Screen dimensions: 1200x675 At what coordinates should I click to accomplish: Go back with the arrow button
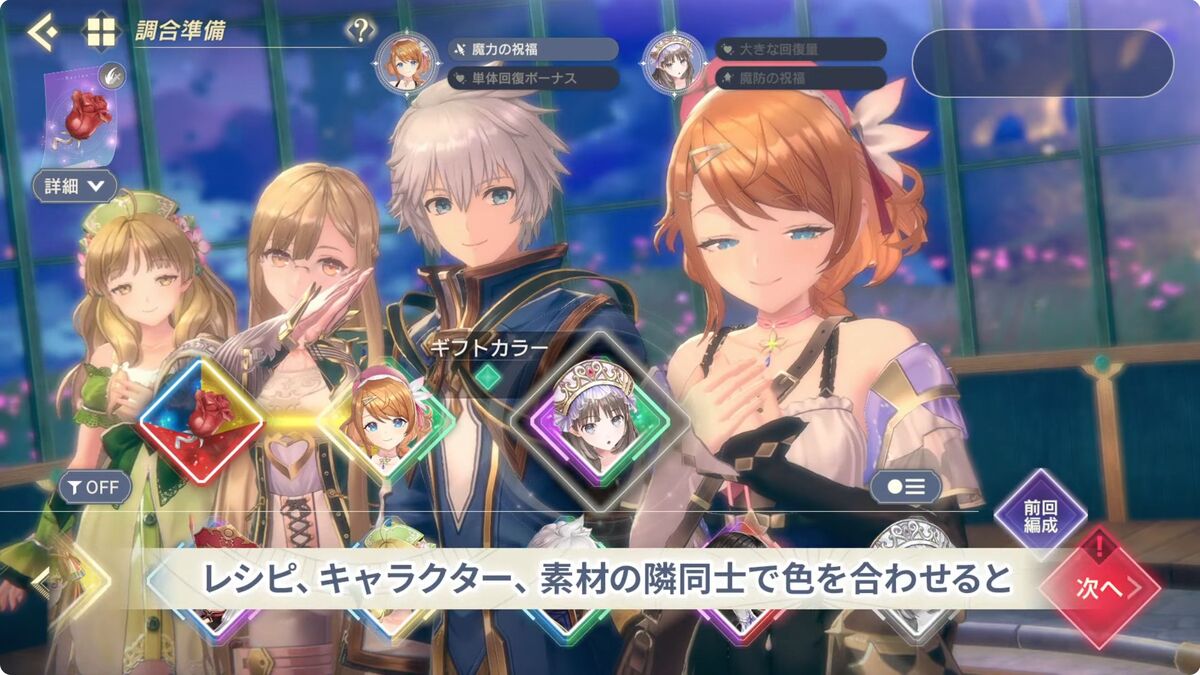point(42,32)
